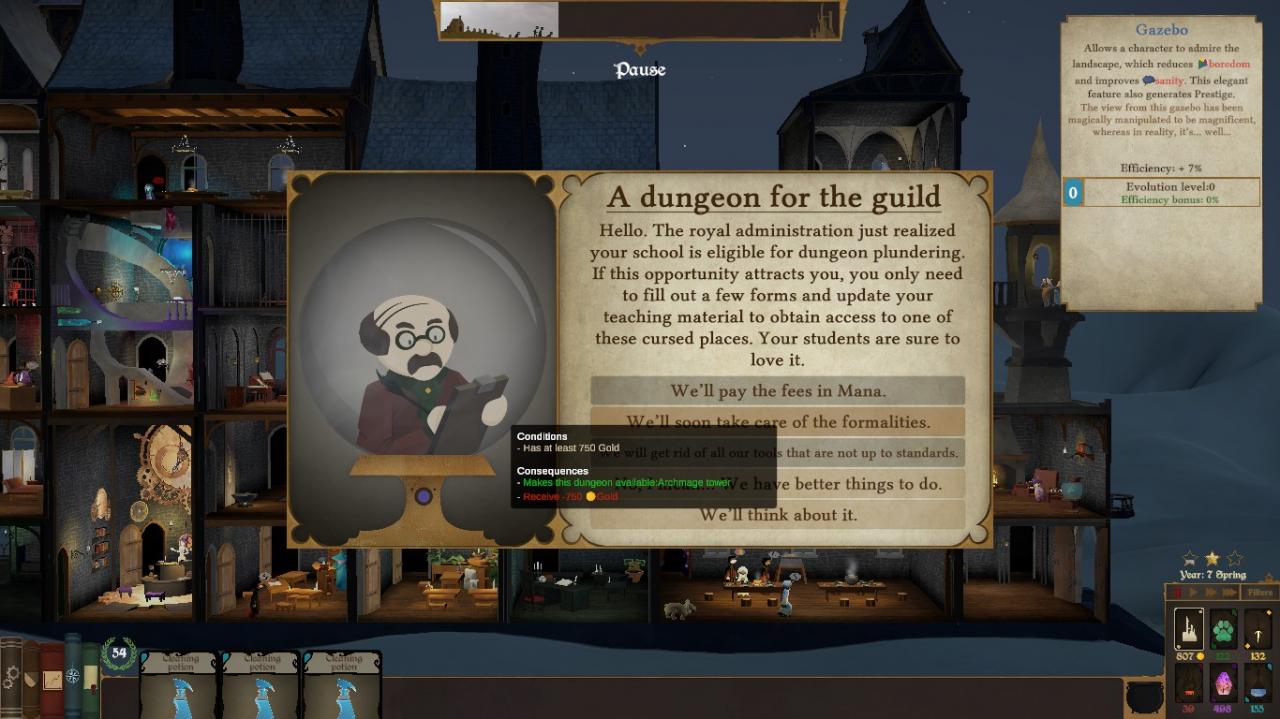1280x719 pixels.
Task: Open the red book with the chart icon
Action: [x=50, y=679]
